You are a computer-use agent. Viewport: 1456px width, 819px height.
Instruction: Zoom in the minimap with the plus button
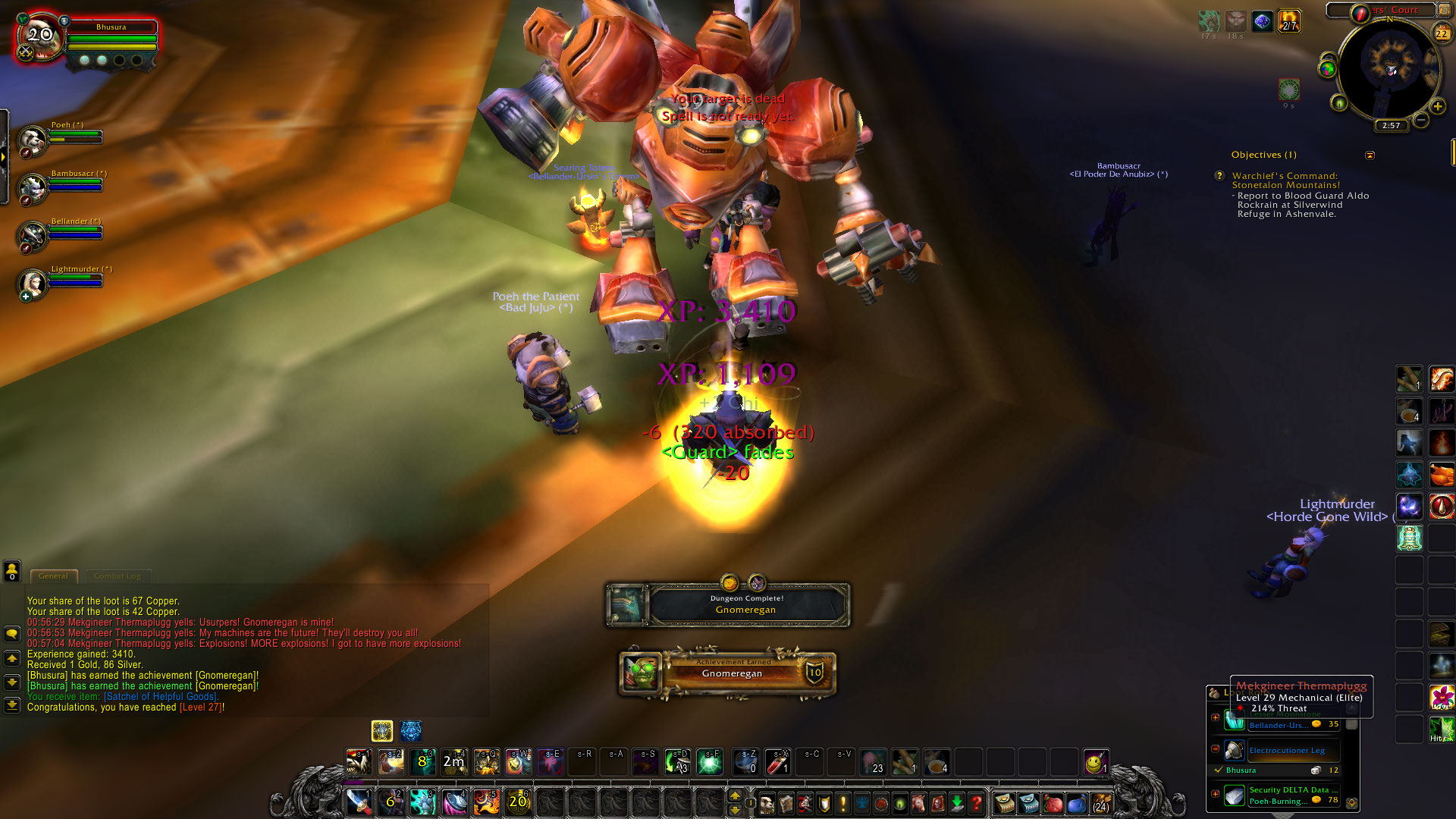1437,106
